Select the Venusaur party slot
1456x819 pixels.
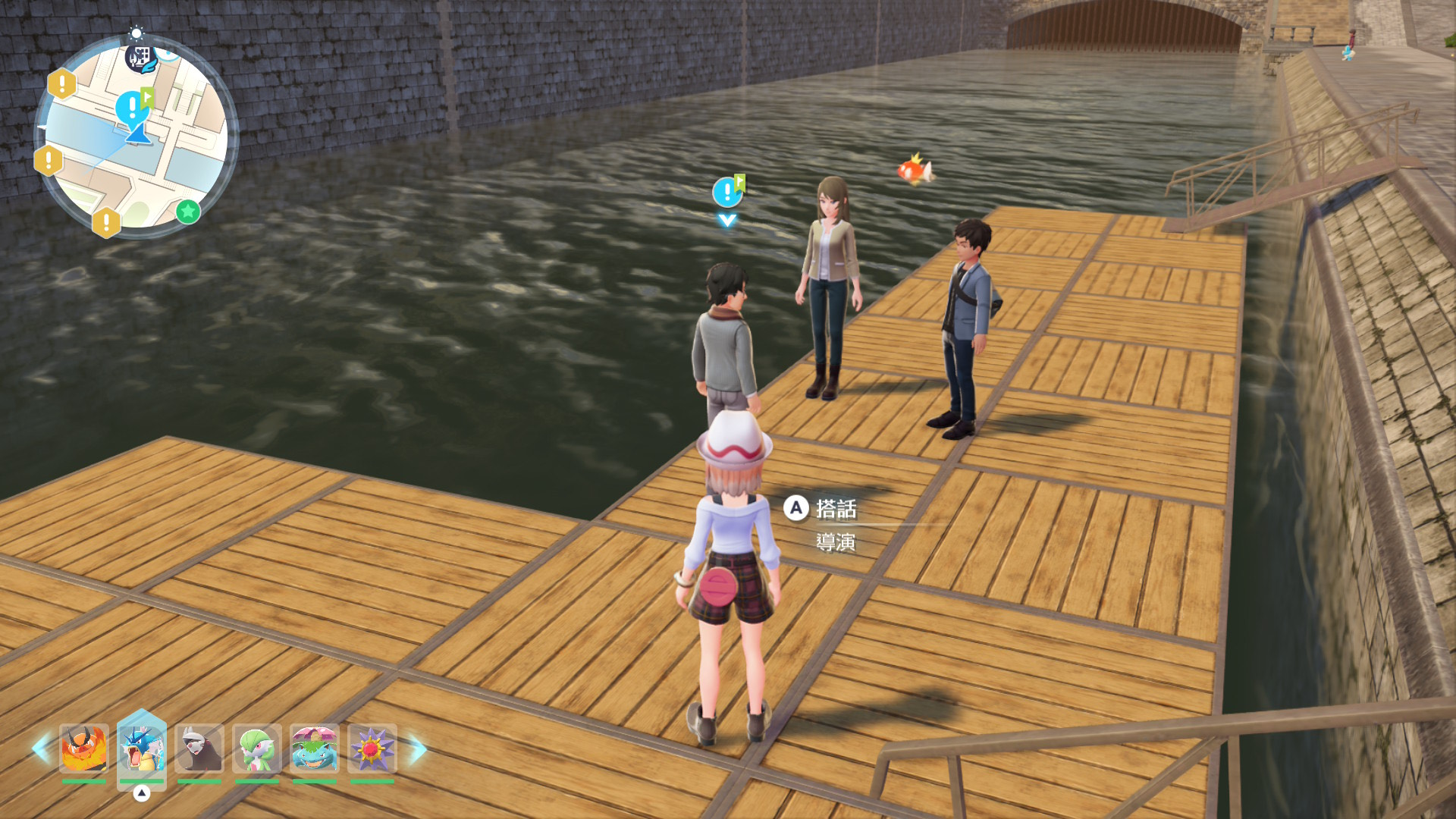pos(314,748)
